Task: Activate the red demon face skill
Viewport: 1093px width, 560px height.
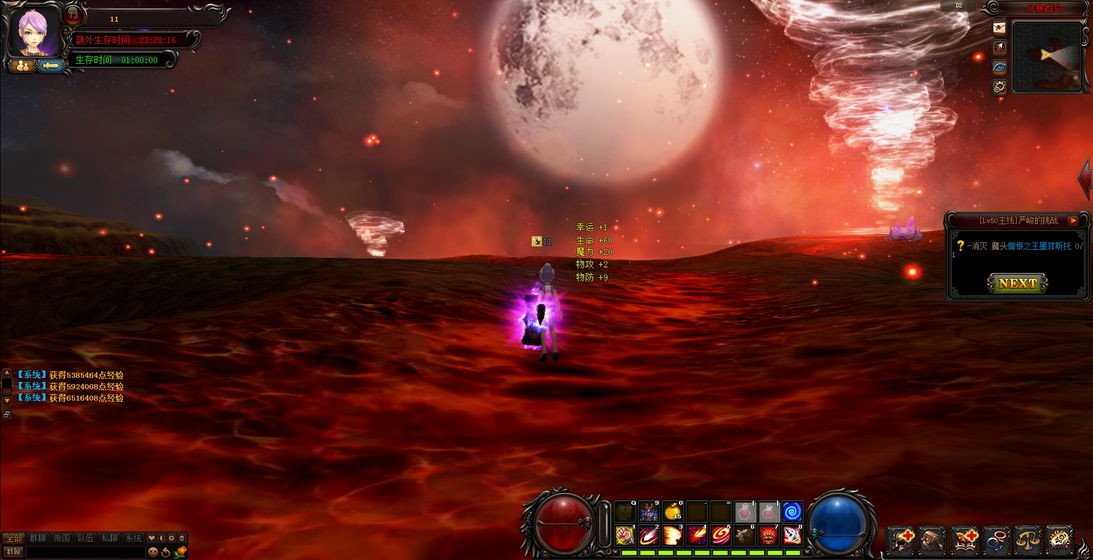Action: point(768,535)
